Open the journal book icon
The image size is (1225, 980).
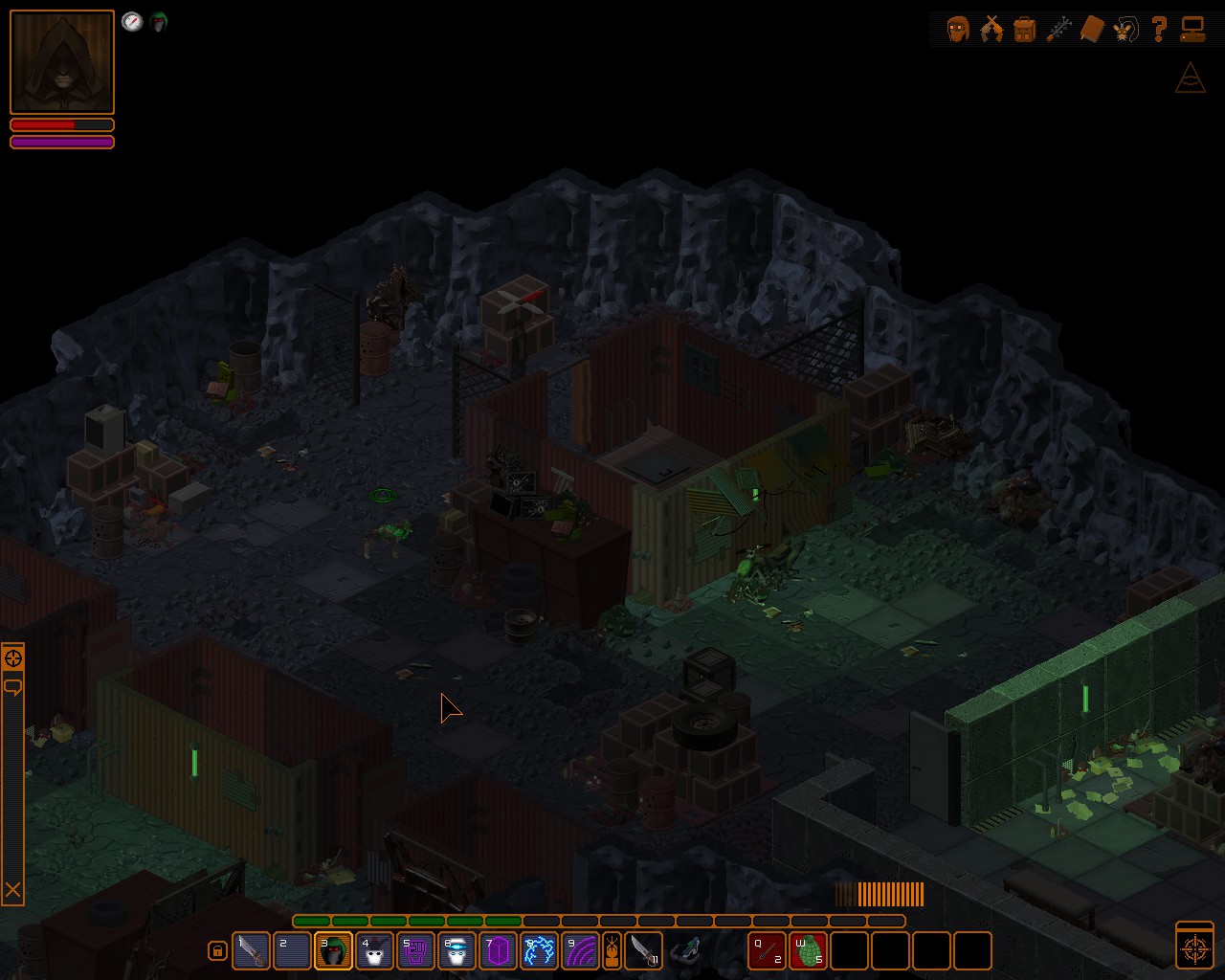point(1092,29)
